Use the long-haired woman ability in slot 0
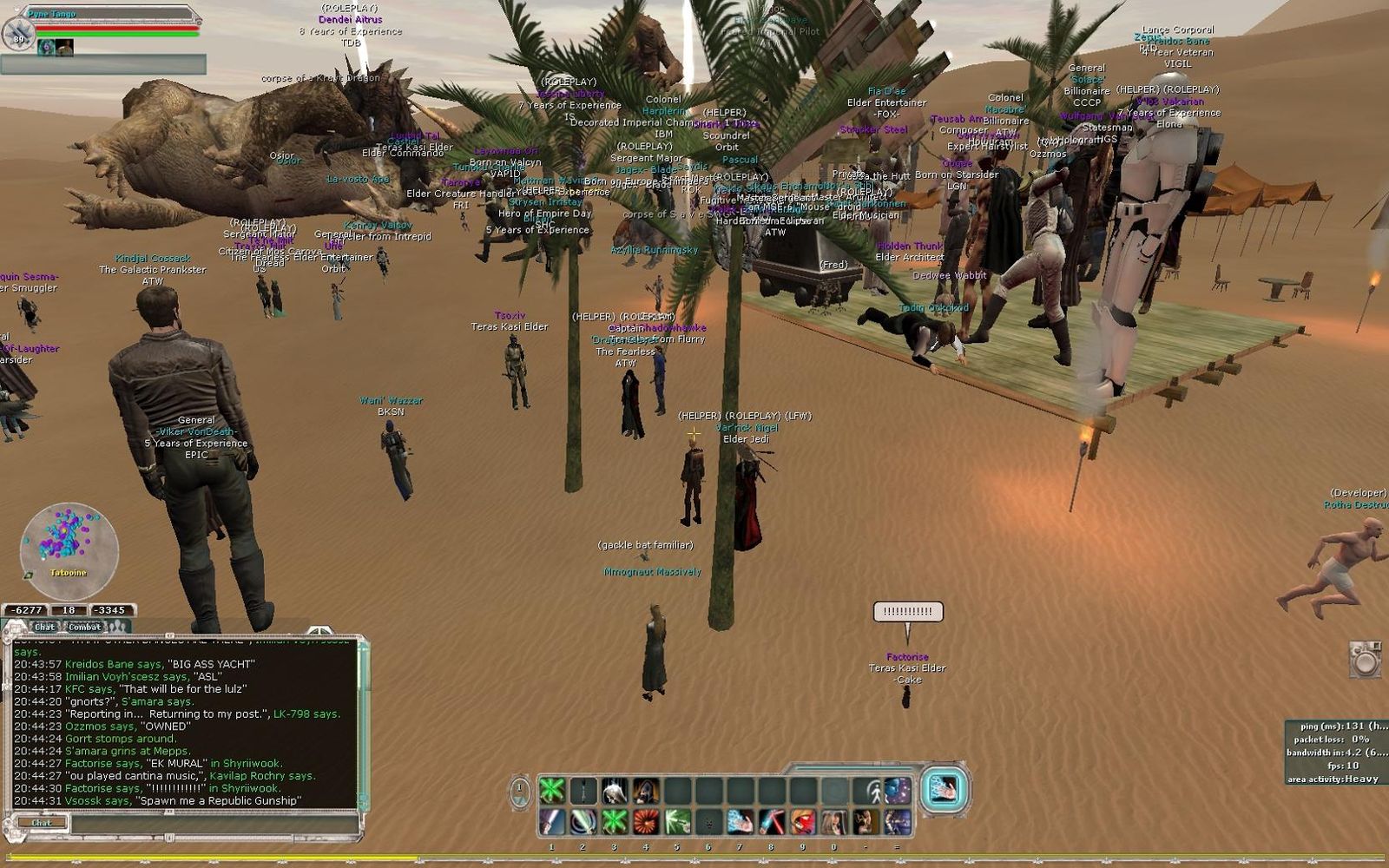The image size is (1389, 868). 834,821
